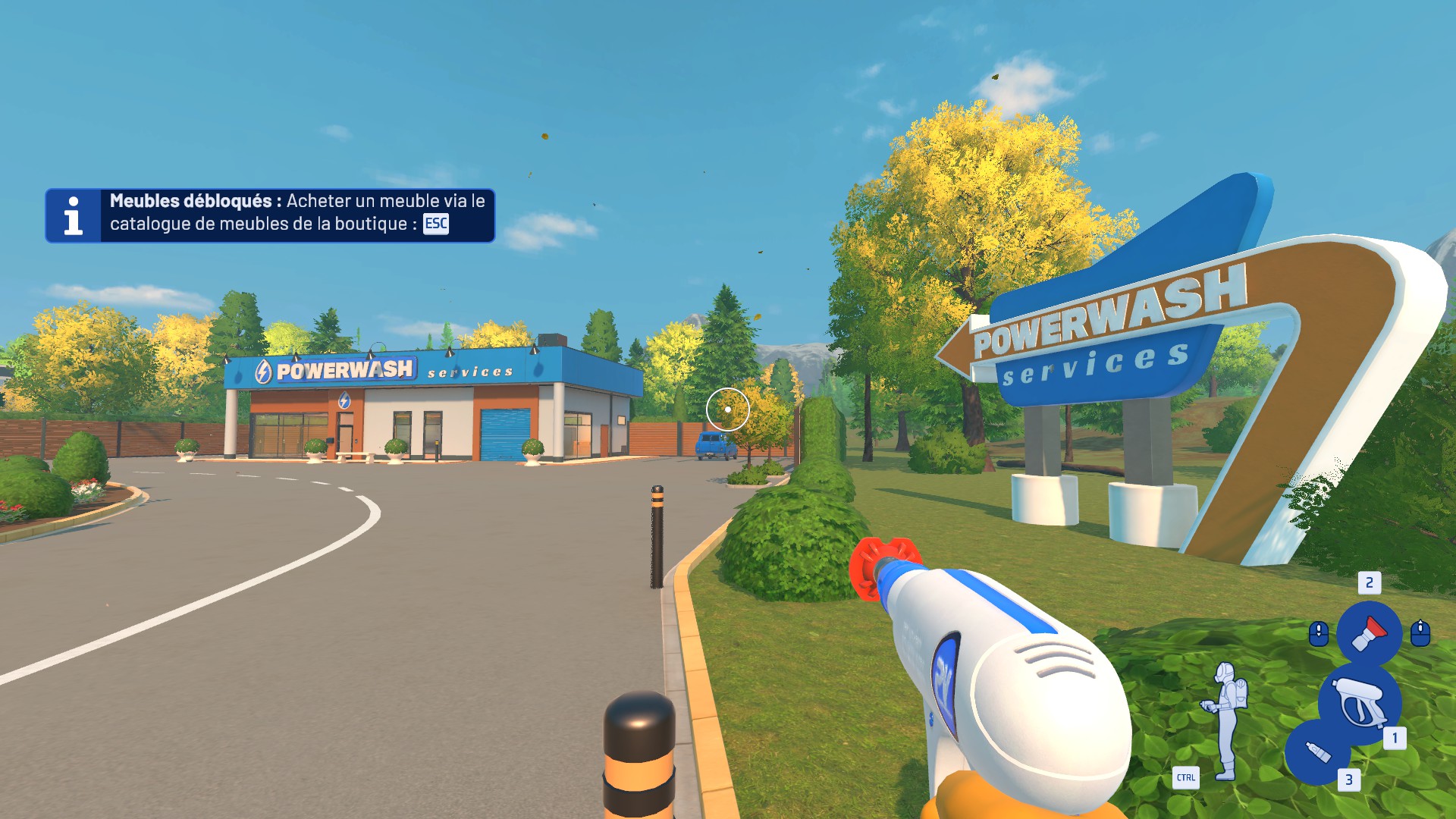Image resolution: width=1456 pixels, height=819 pixels.
Task: Pick the soap bottle icon
Action: [x=1317, y=752]
